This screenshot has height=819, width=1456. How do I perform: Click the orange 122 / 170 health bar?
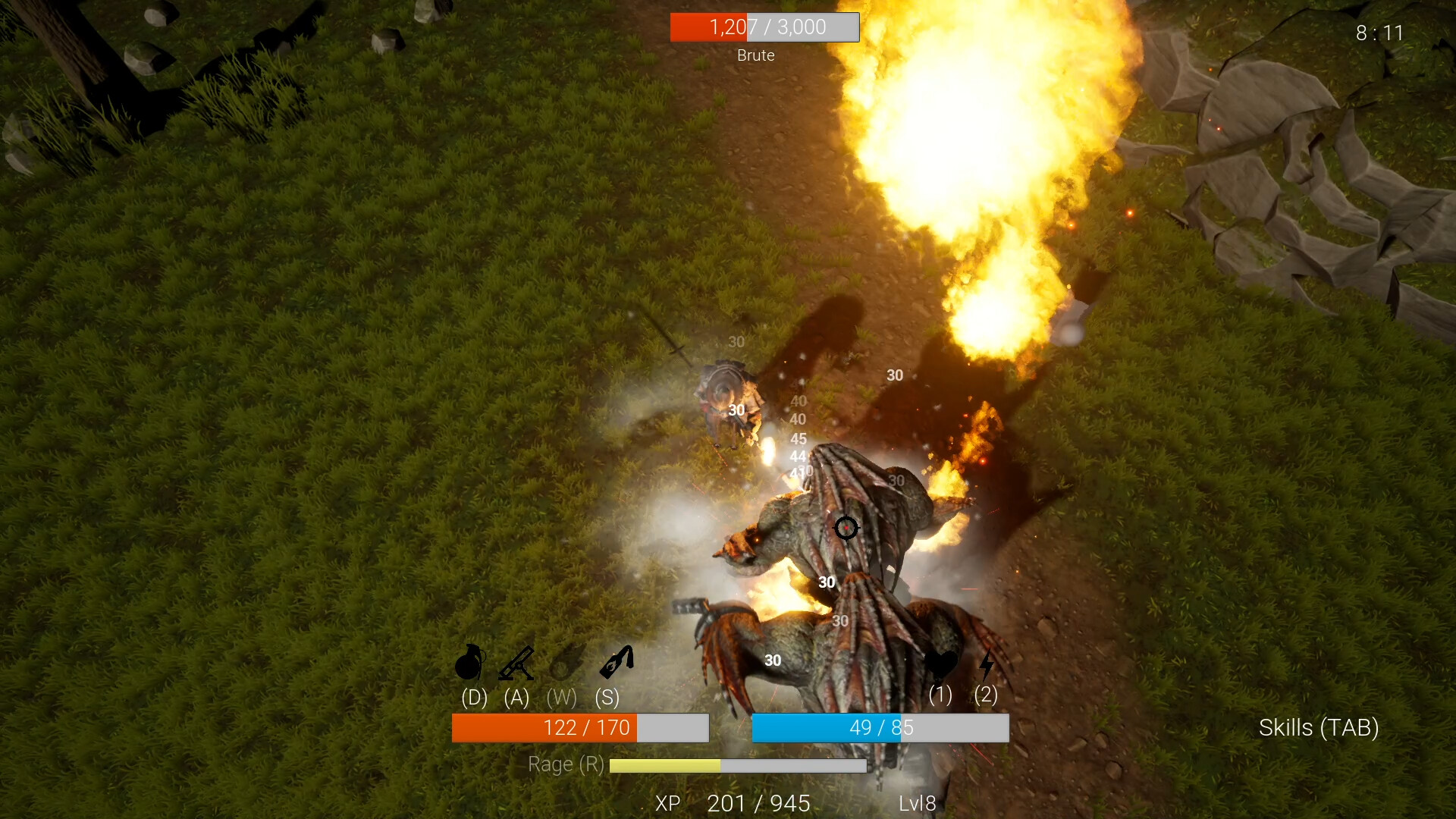click(x=580, y=727)
